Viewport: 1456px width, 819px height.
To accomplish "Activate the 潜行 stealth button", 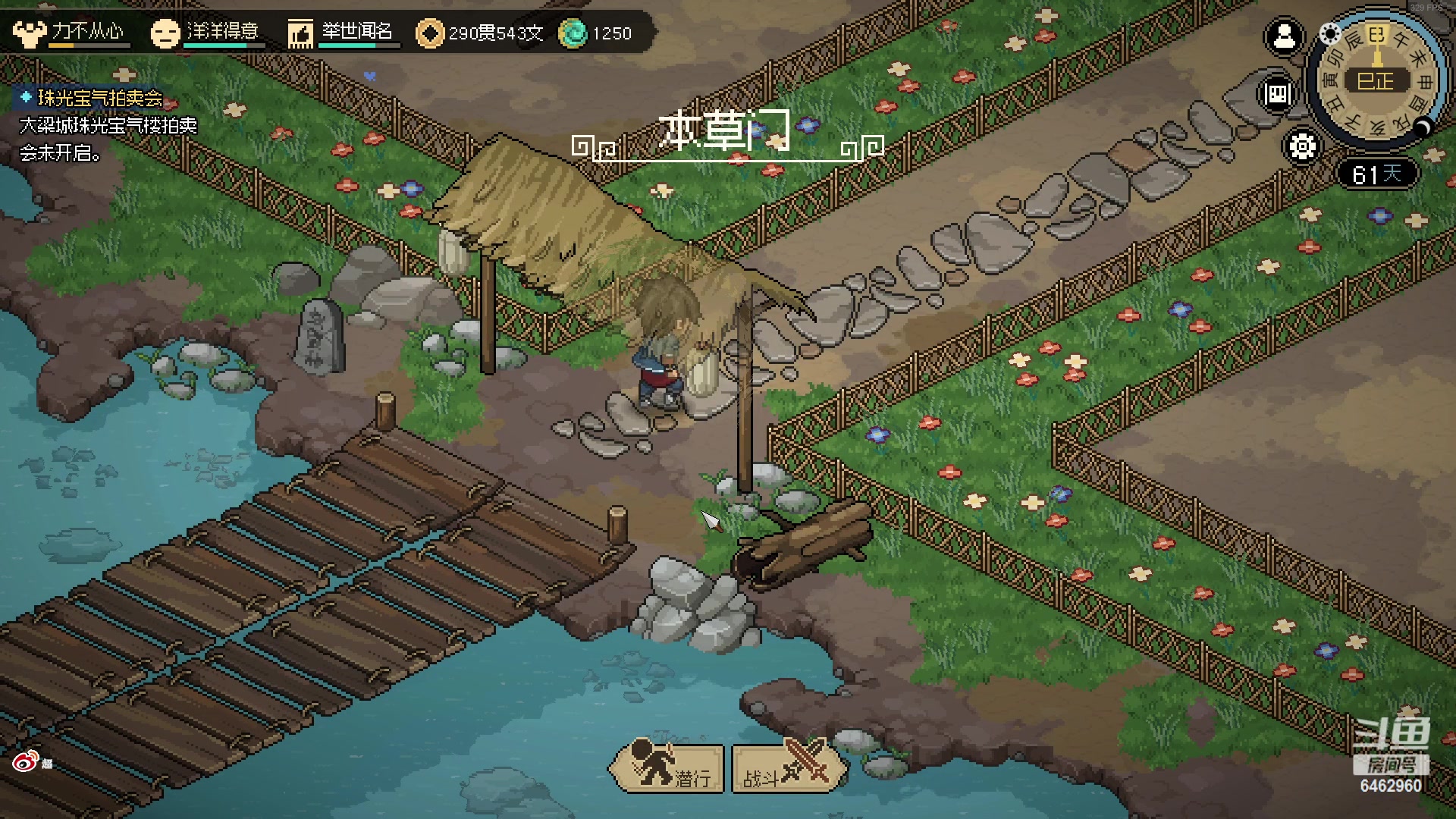I will (666, 767).
